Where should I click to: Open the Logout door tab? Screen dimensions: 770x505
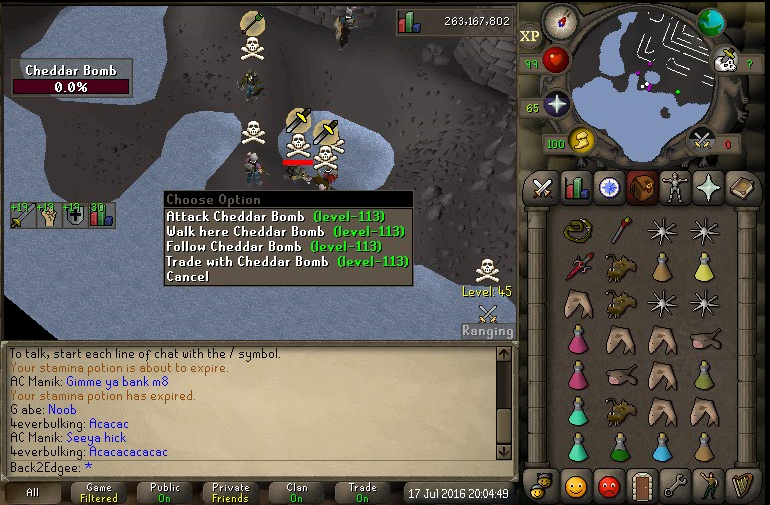[x=641, y=486]
